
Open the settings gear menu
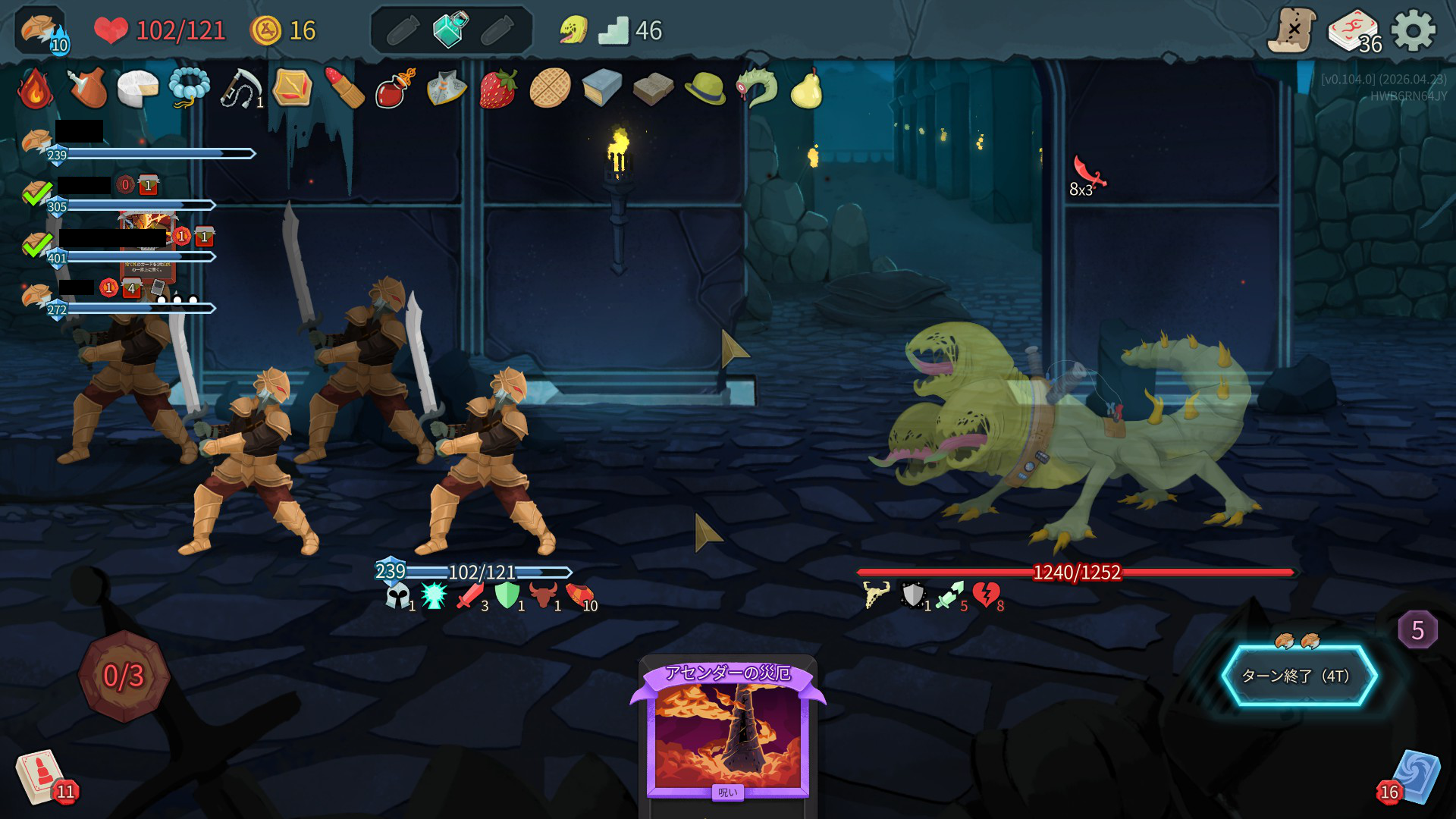1414,31
